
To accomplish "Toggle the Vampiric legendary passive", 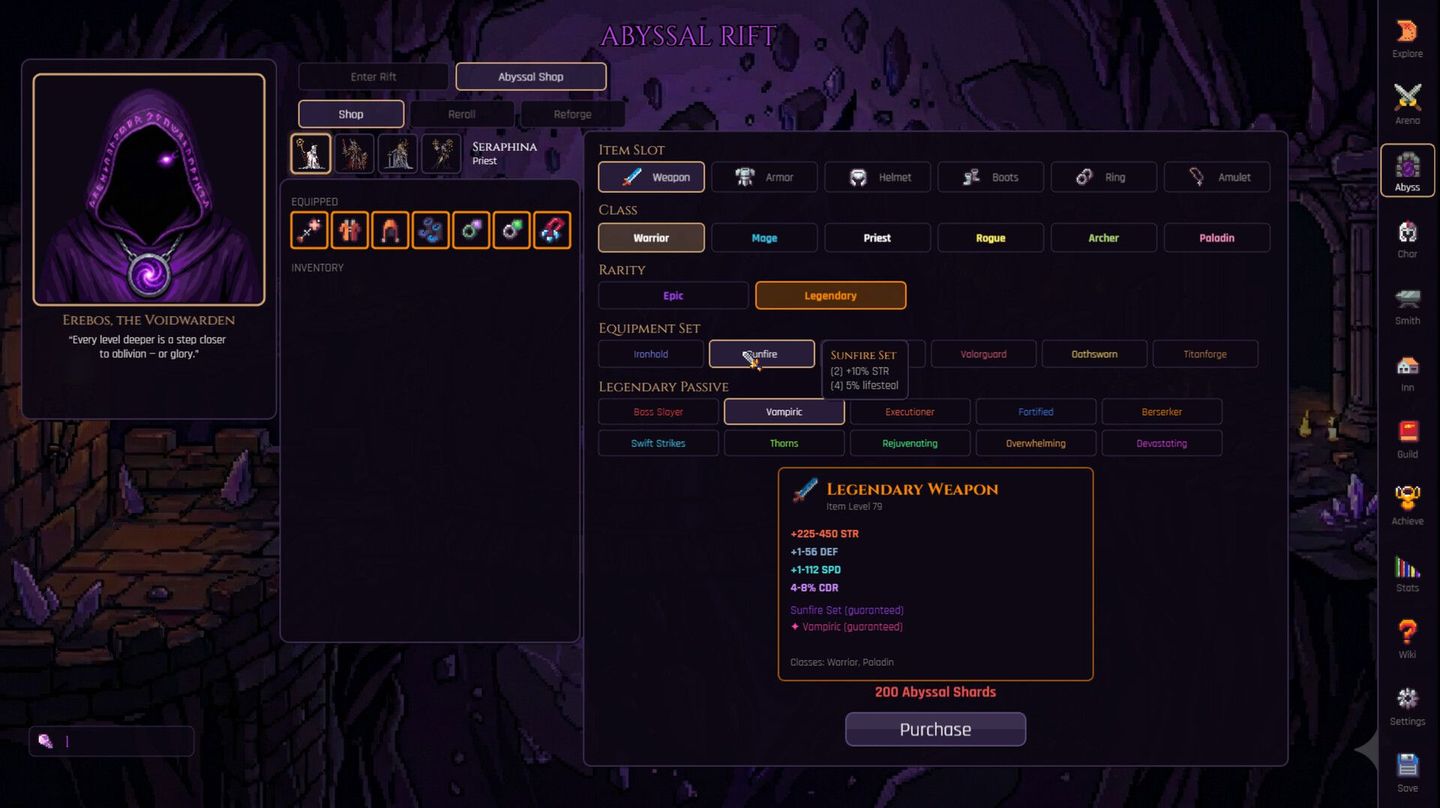I will click(784, 411).
